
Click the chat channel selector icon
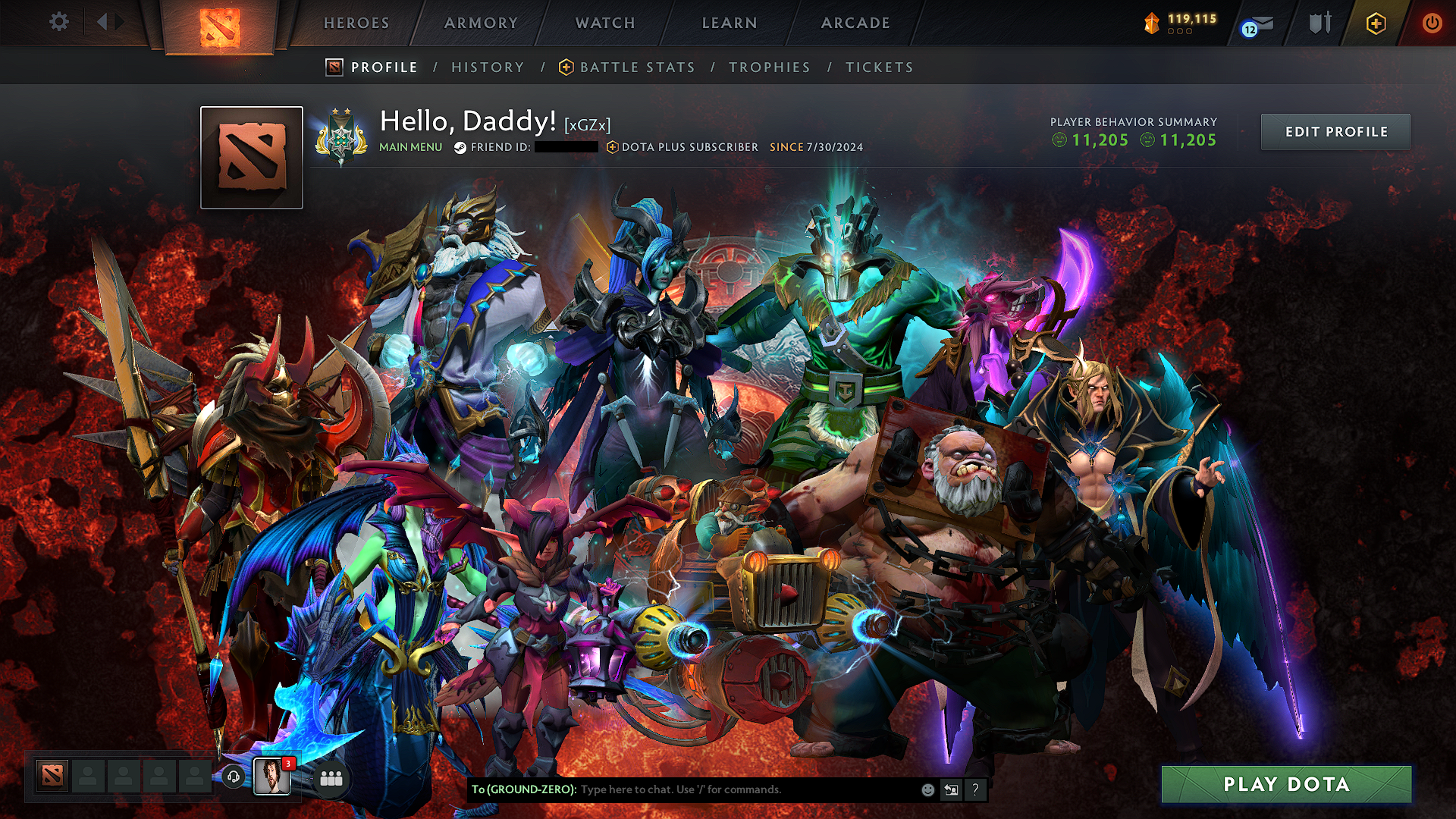click(x=951, y=789)
